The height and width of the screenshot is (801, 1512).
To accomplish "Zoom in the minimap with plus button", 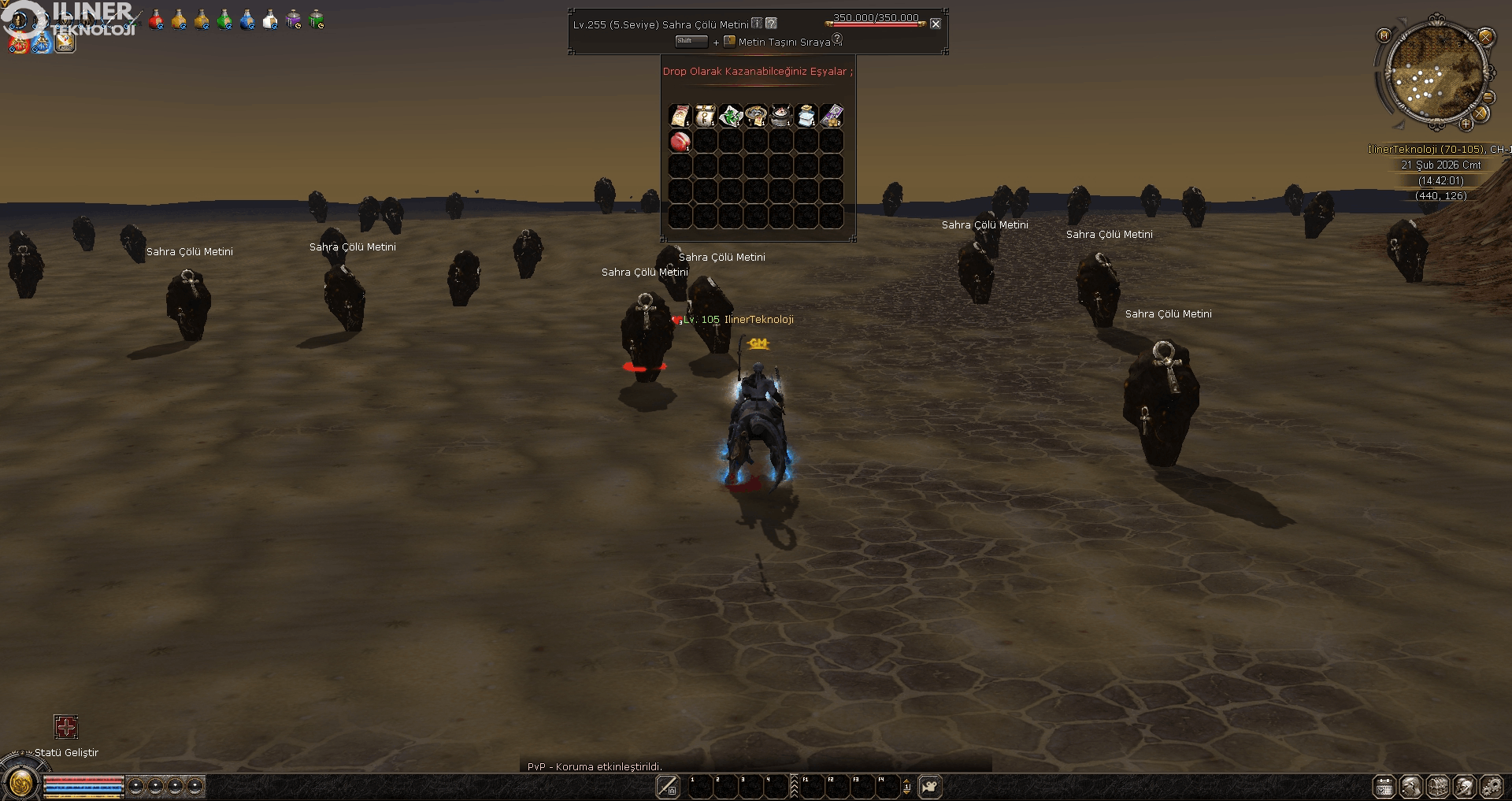I will pos(1466,124).
